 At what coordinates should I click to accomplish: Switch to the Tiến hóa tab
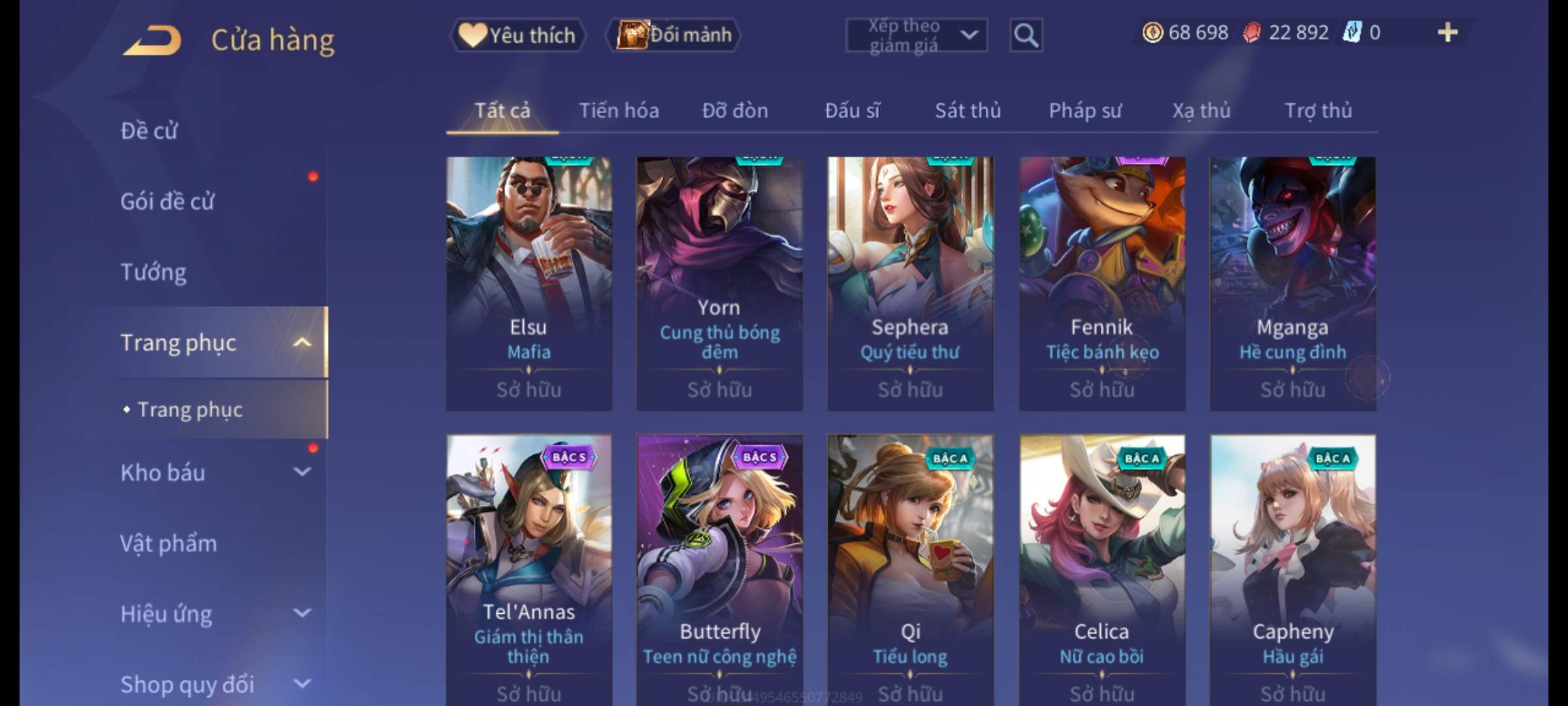[x=619, y=110]
